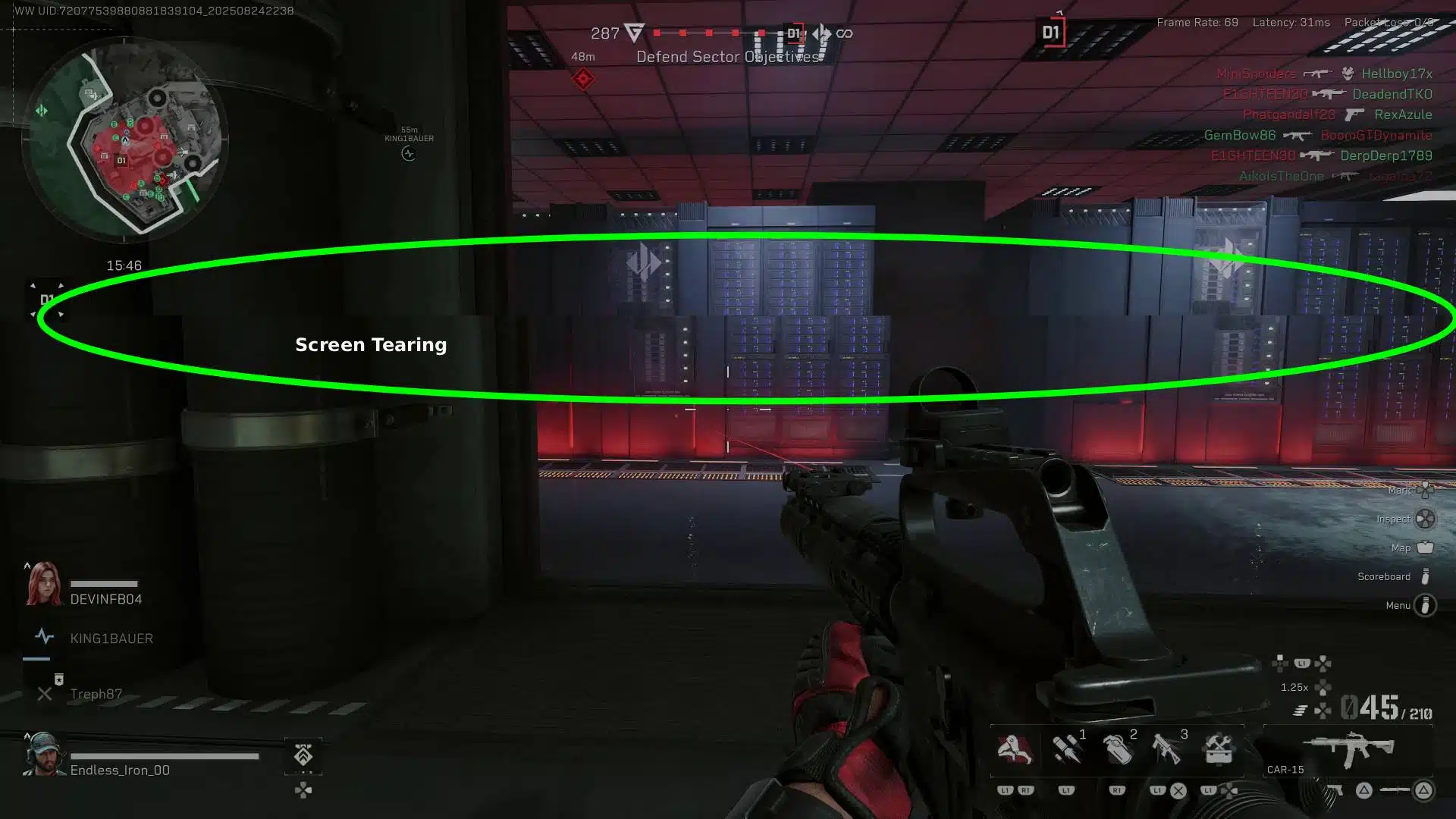Click the chevron above DEVINFB04's portrait
The image size is (1456, 819).
coord(28,566)
